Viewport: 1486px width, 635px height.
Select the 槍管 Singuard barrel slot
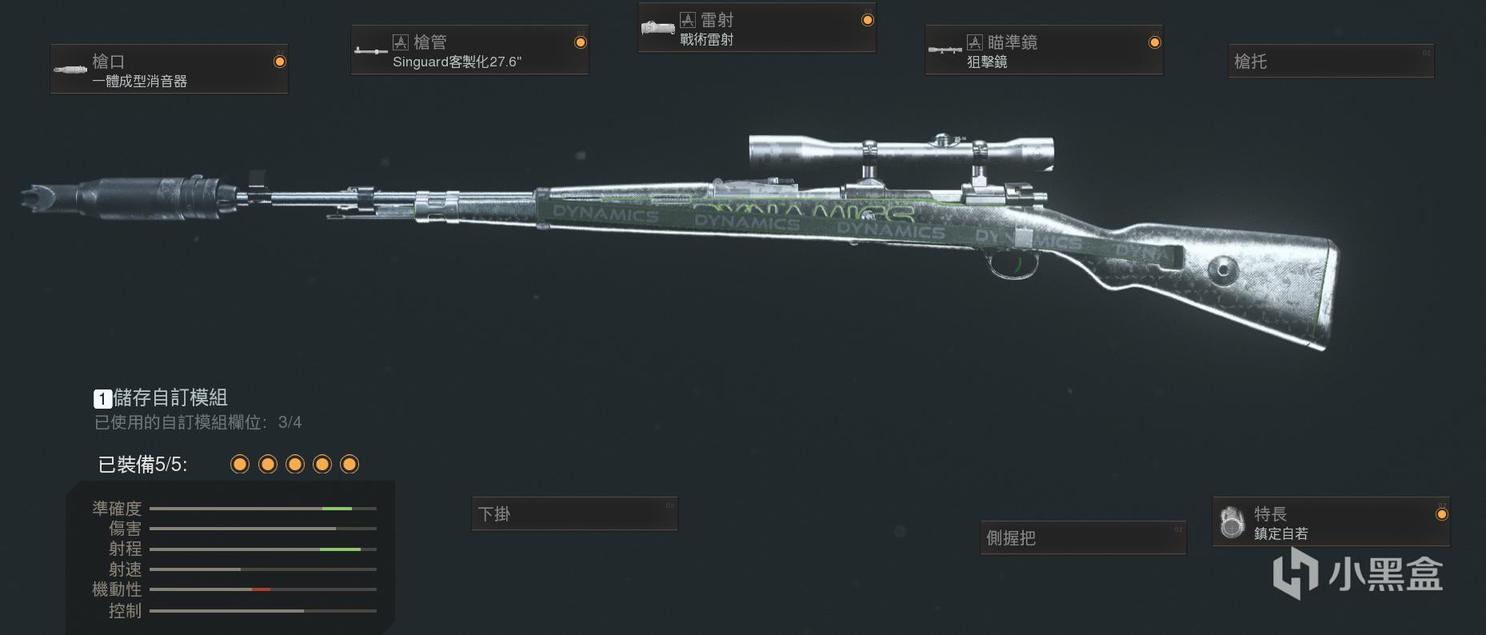(469, 50)
